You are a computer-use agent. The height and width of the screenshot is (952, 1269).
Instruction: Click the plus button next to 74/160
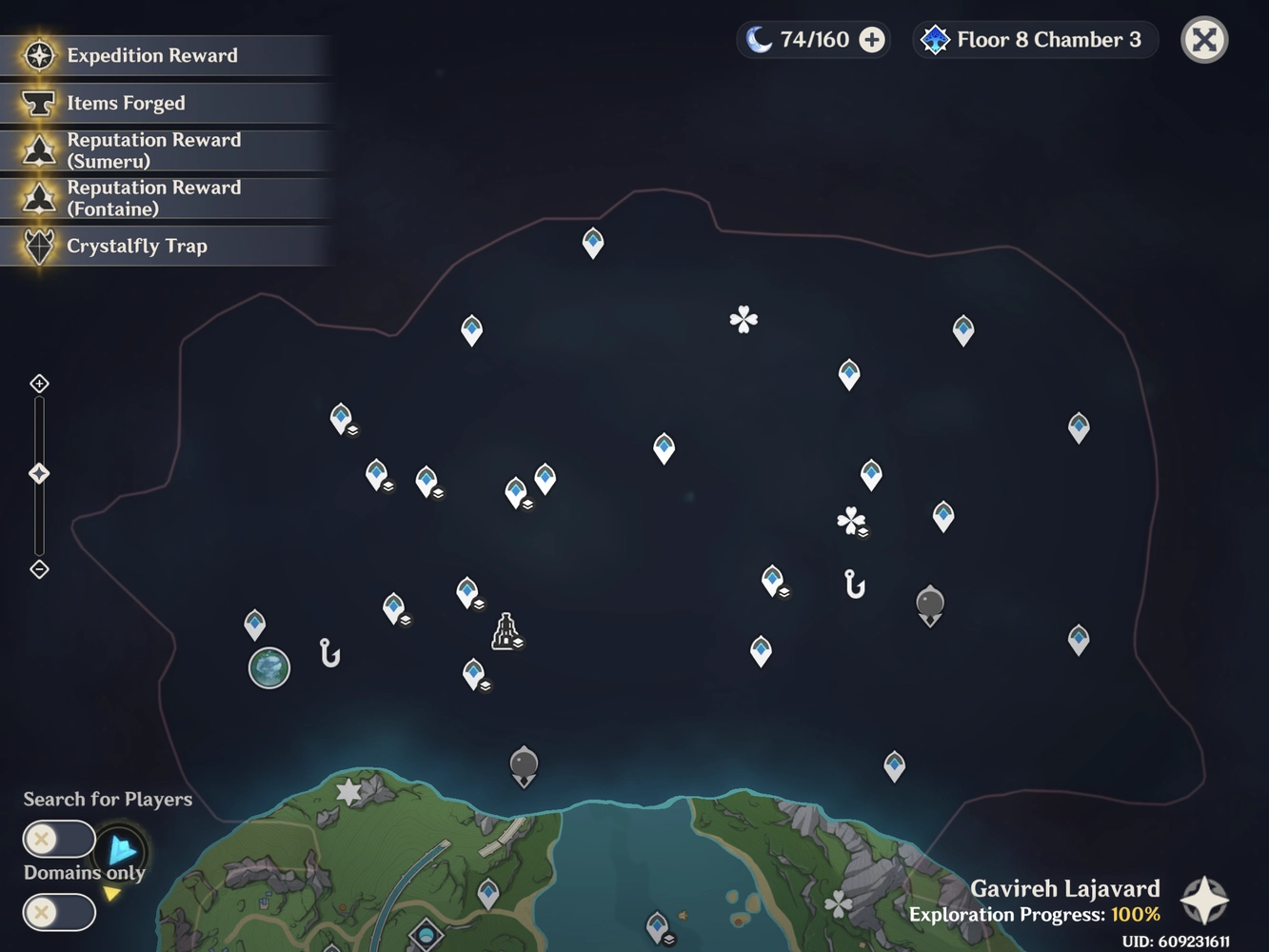(869, 39)
